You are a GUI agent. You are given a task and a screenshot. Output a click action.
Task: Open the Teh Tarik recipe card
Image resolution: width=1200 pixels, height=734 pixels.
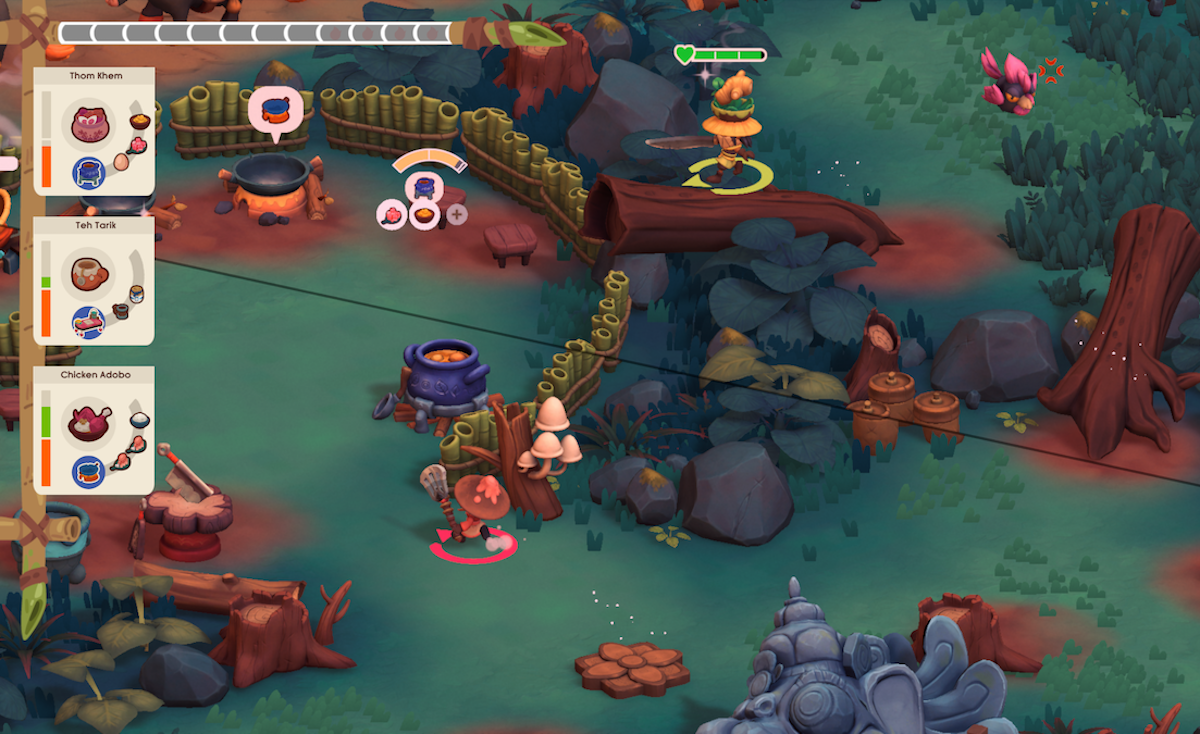[x=94, y=281]
